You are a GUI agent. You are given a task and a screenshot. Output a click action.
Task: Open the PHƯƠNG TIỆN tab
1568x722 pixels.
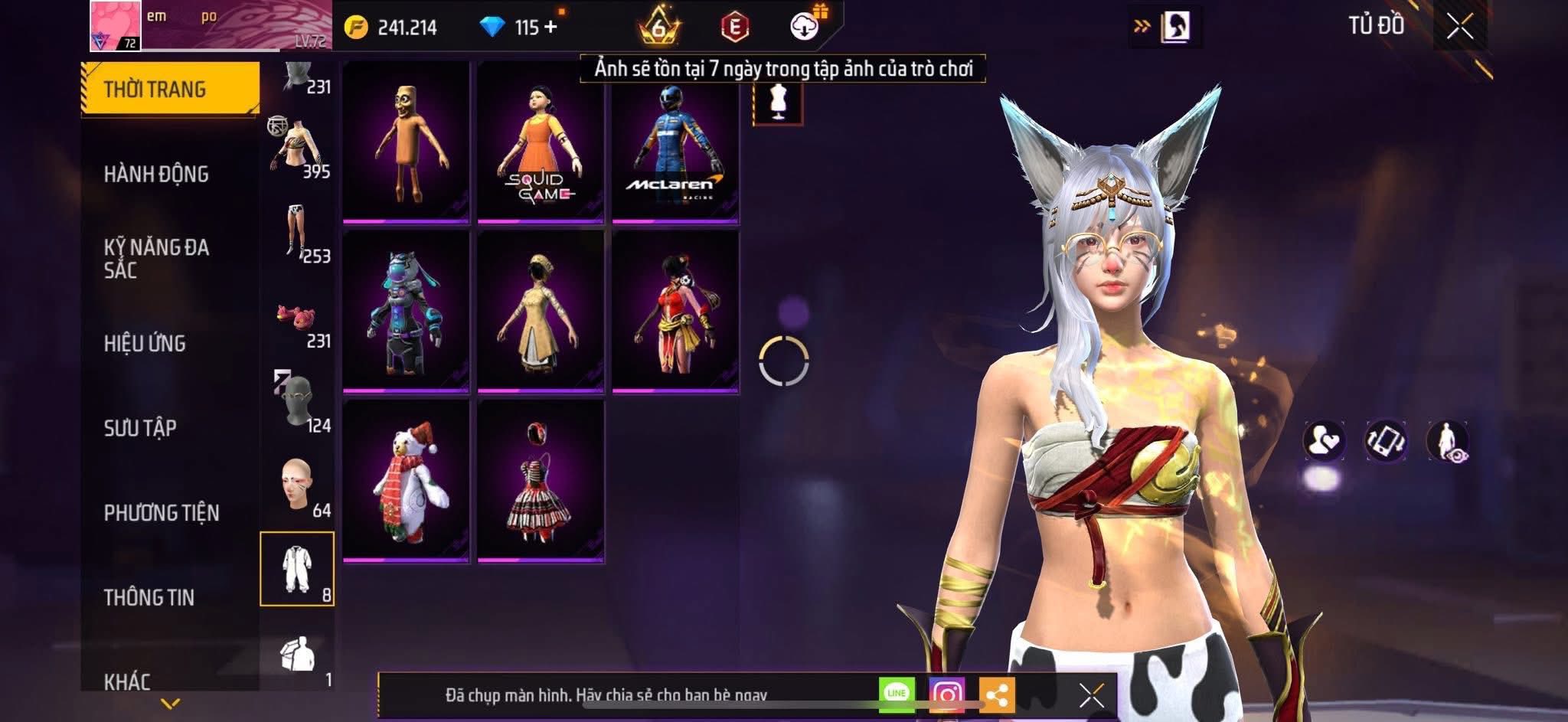pos(162,512)
